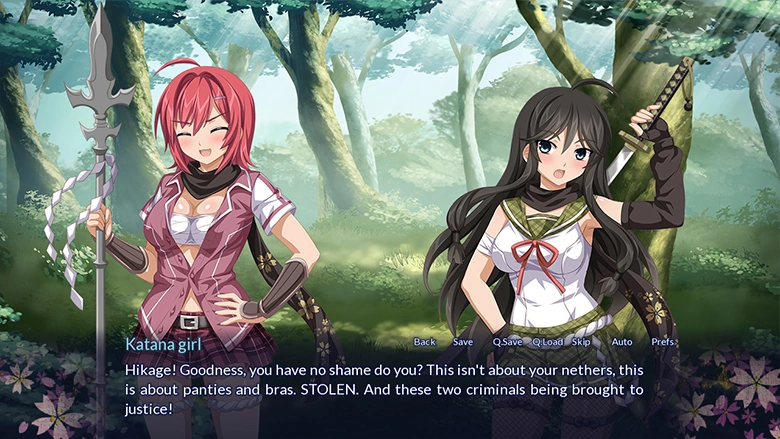Go back to previous dialogue line

[424, 342]
